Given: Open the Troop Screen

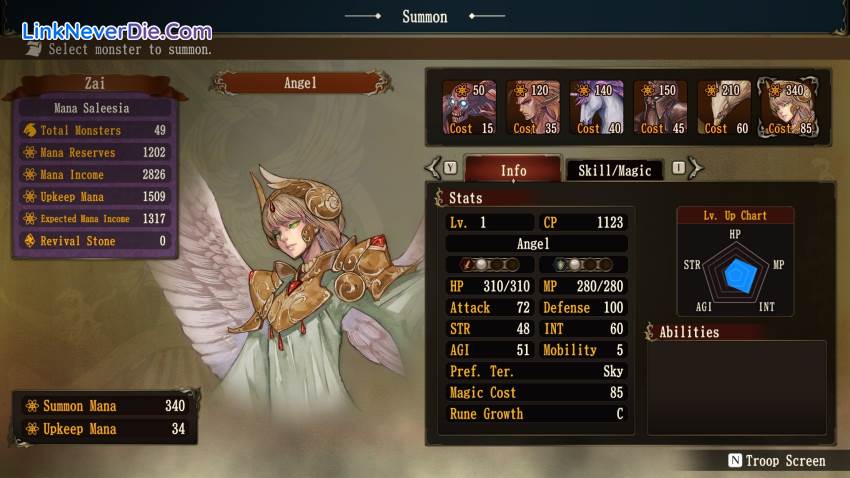Looking at the screenshot, I should click(x=777, y=461).
